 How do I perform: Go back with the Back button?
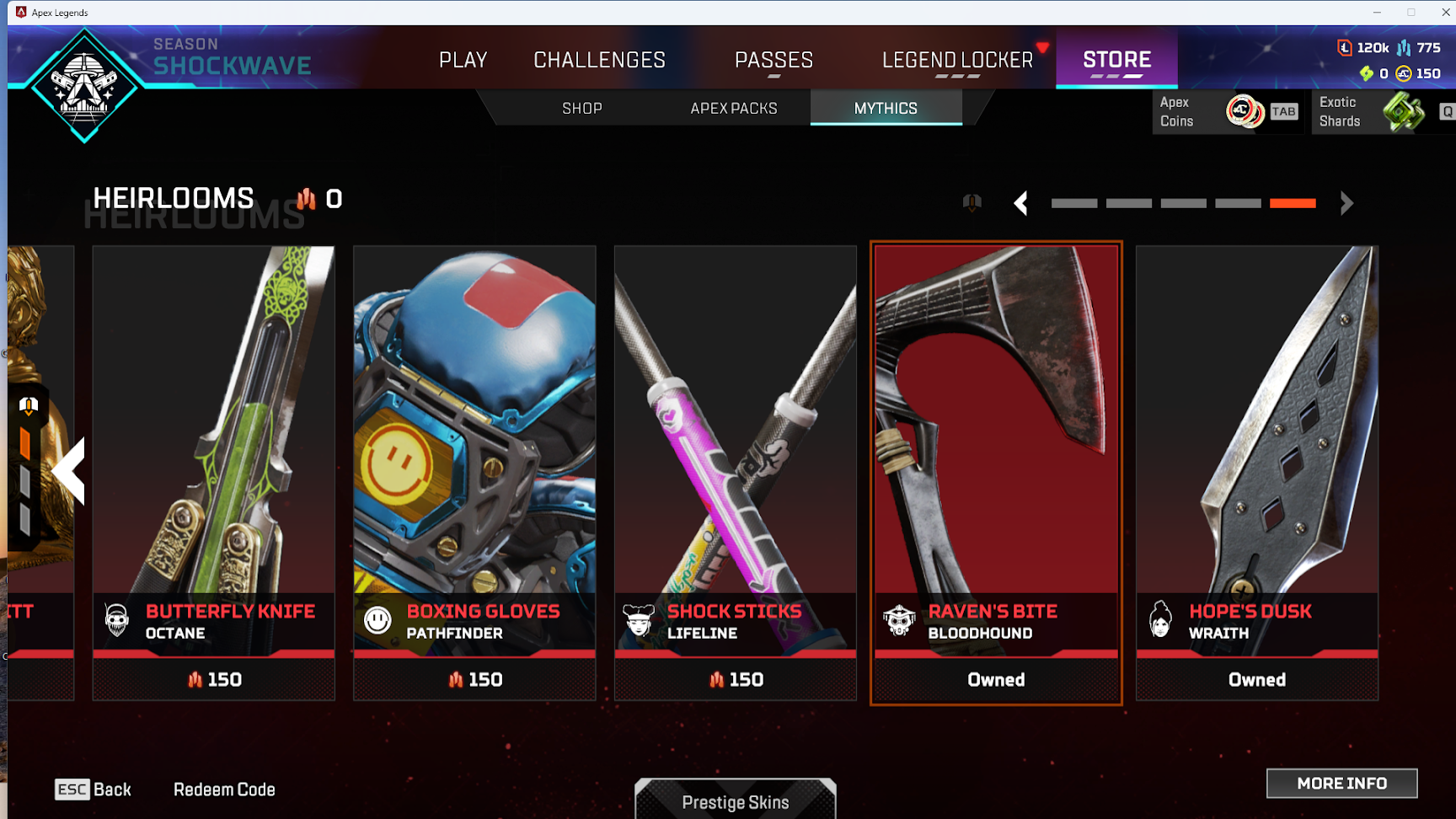coord(94,790)
